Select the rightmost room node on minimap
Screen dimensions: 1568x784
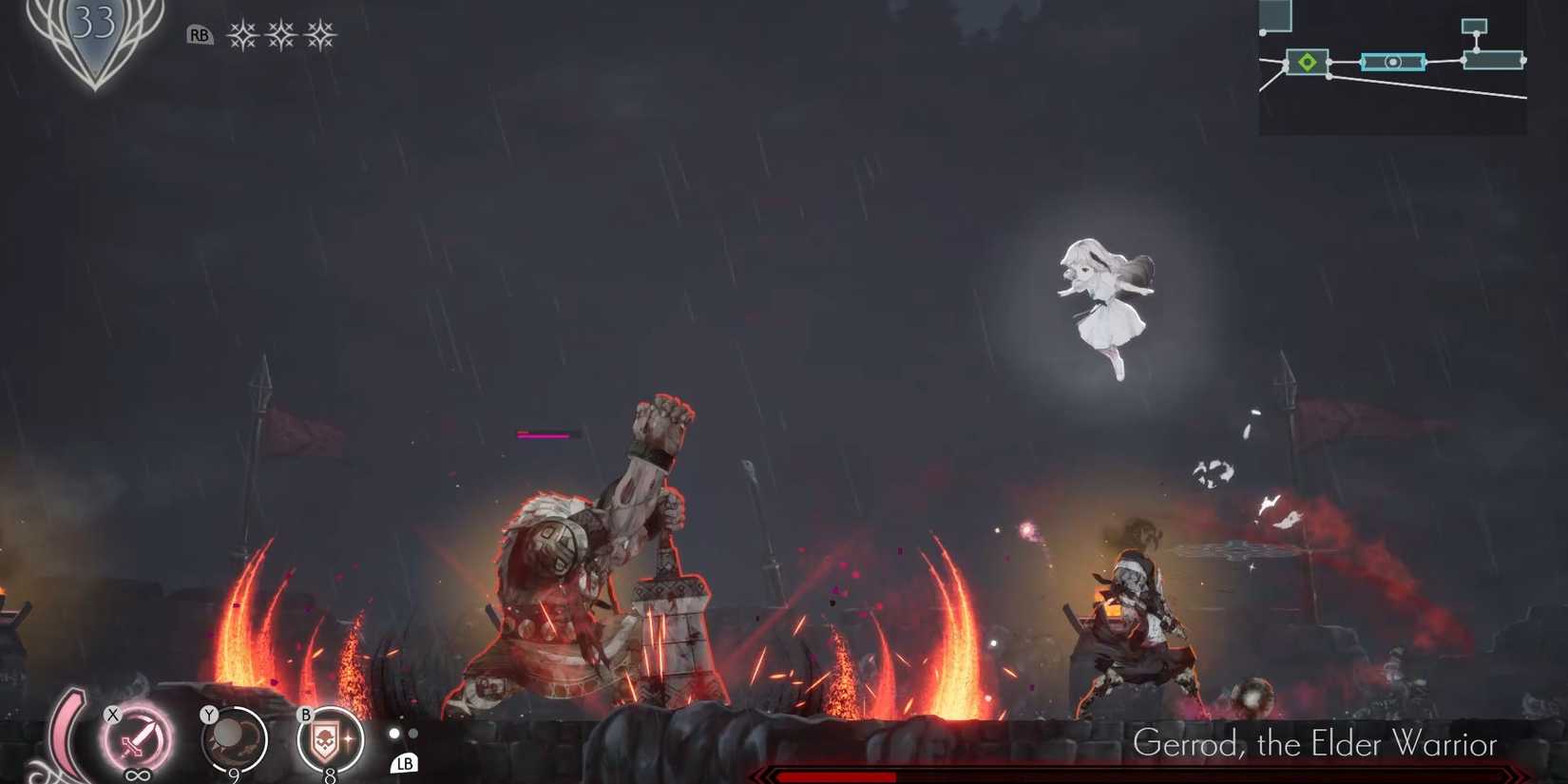click(1494, 59)
